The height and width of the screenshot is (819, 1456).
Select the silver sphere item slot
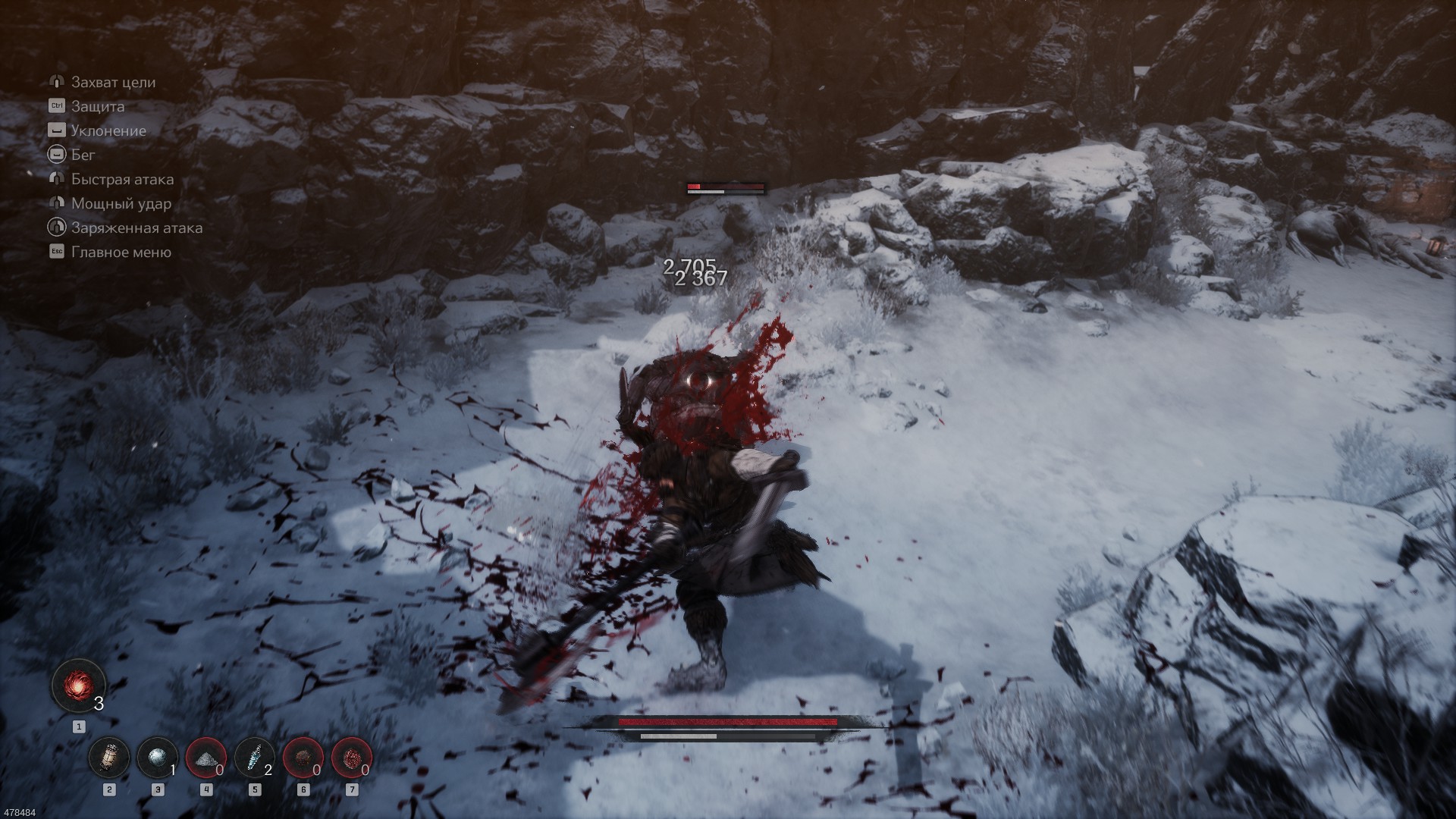pos(157,758)
